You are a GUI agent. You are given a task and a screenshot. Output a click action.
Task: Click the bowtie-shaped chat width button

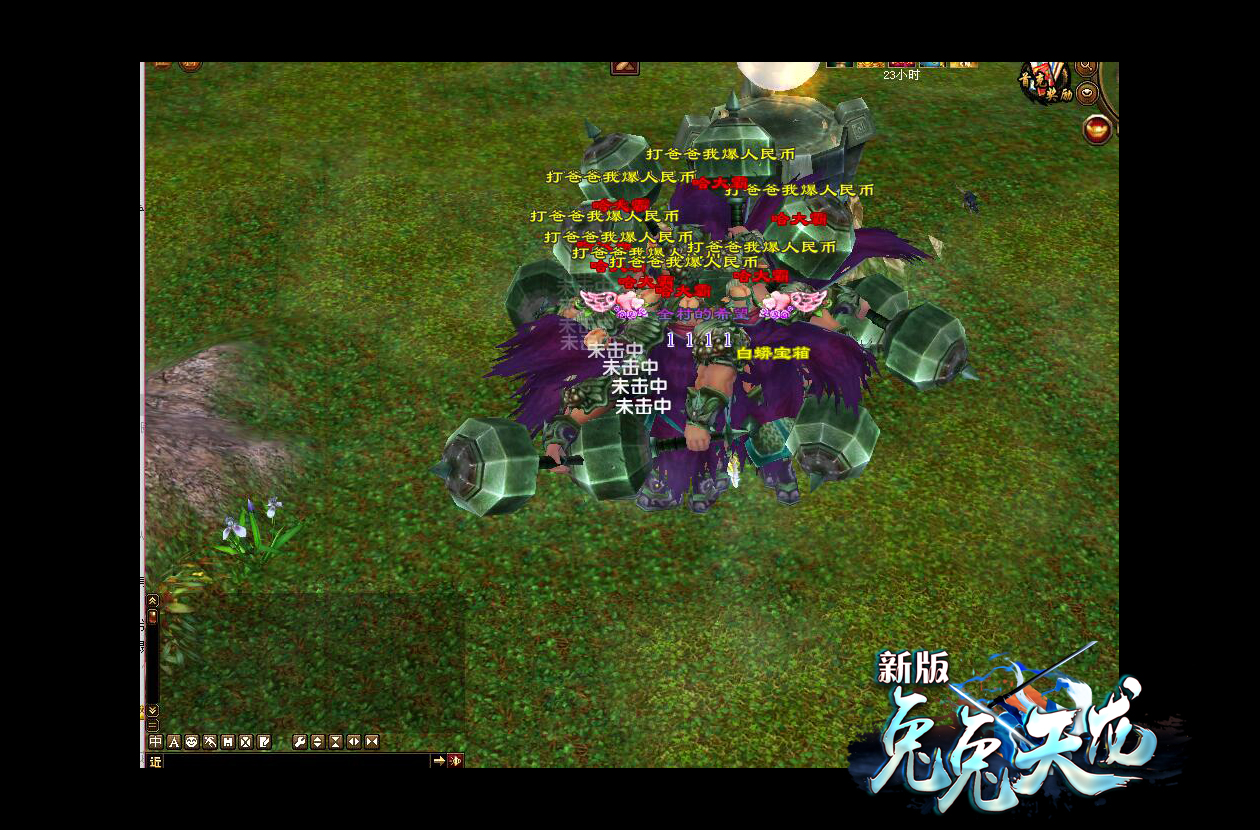coord(372,742)
